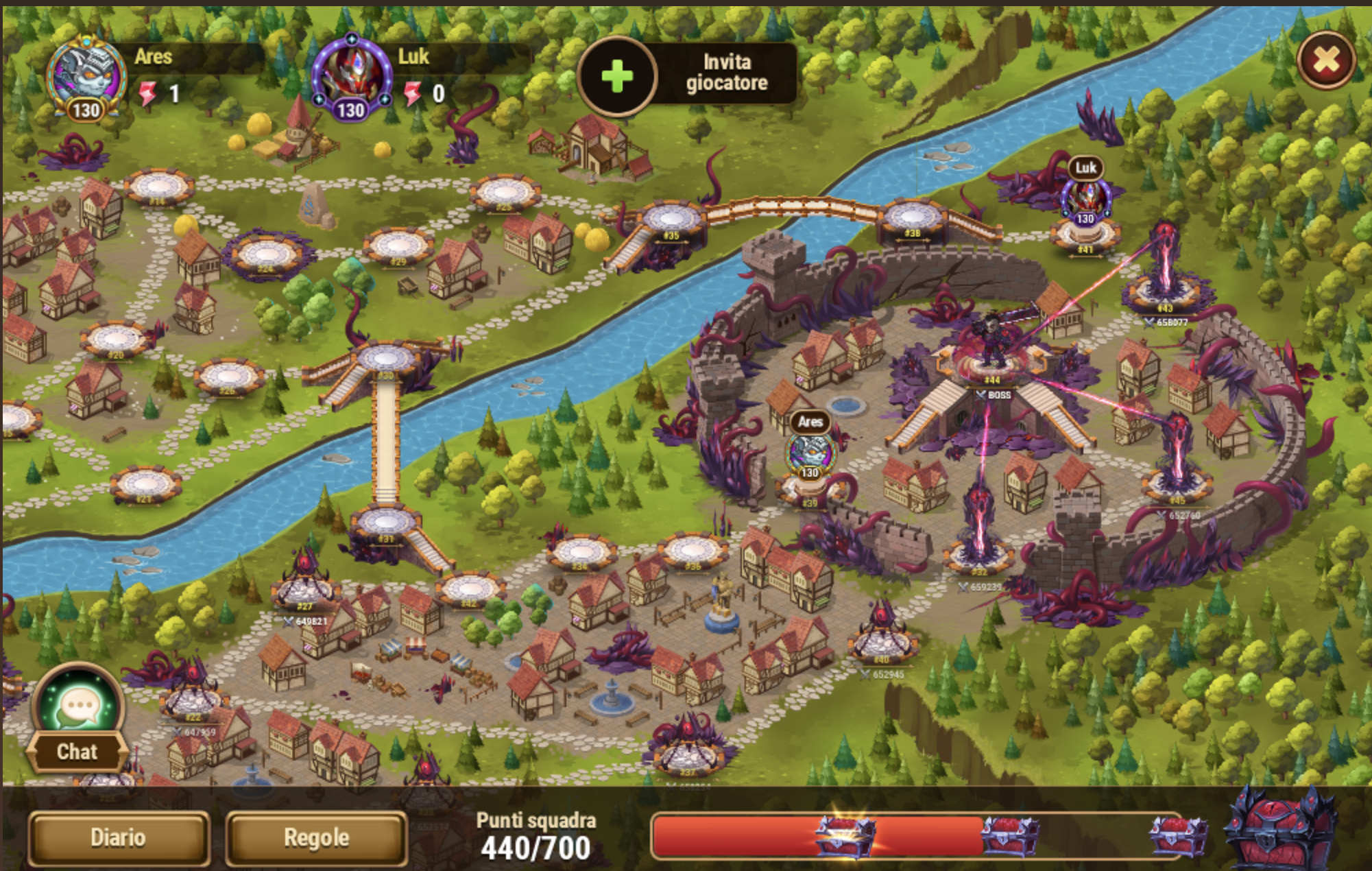Open the large red chest at bar's end
The width and height of the screenshot is (1372, 871).
[1279, 830]
